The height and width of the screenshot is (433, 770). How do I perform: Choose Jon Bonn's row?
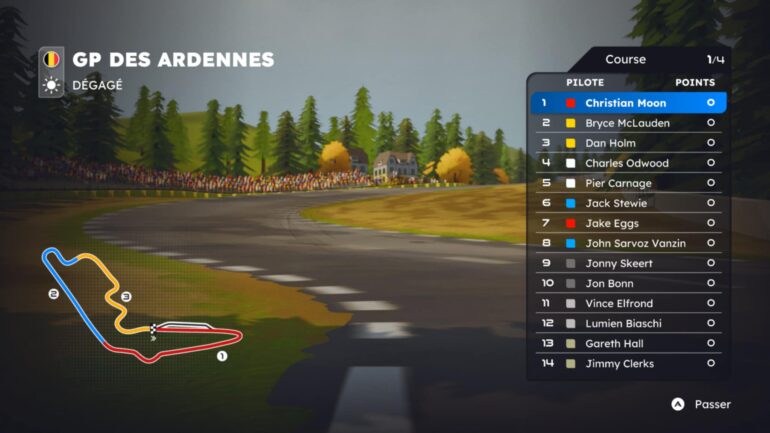click(x=628, y=283)
